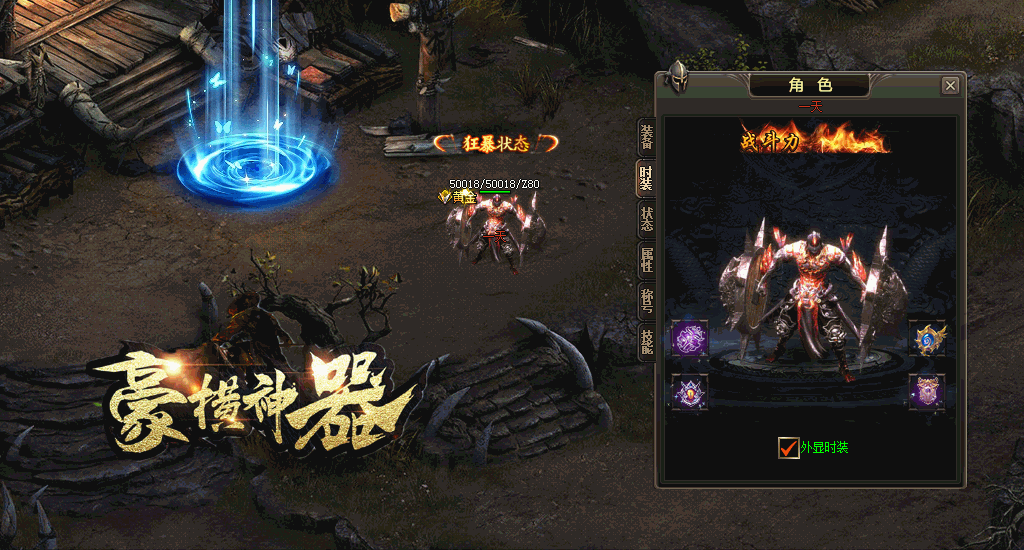Switch to the 装备 equipment tab

[x=646, y=137]
